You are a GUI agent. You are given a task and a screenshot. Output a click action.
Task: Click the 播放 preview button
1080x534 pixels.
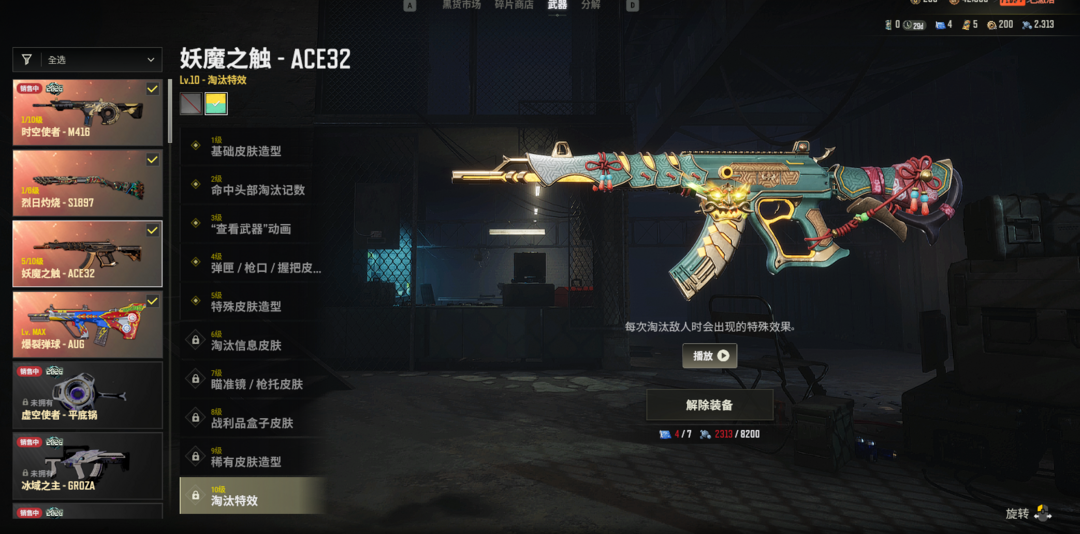pyautogui.click(x=709, y=355)
